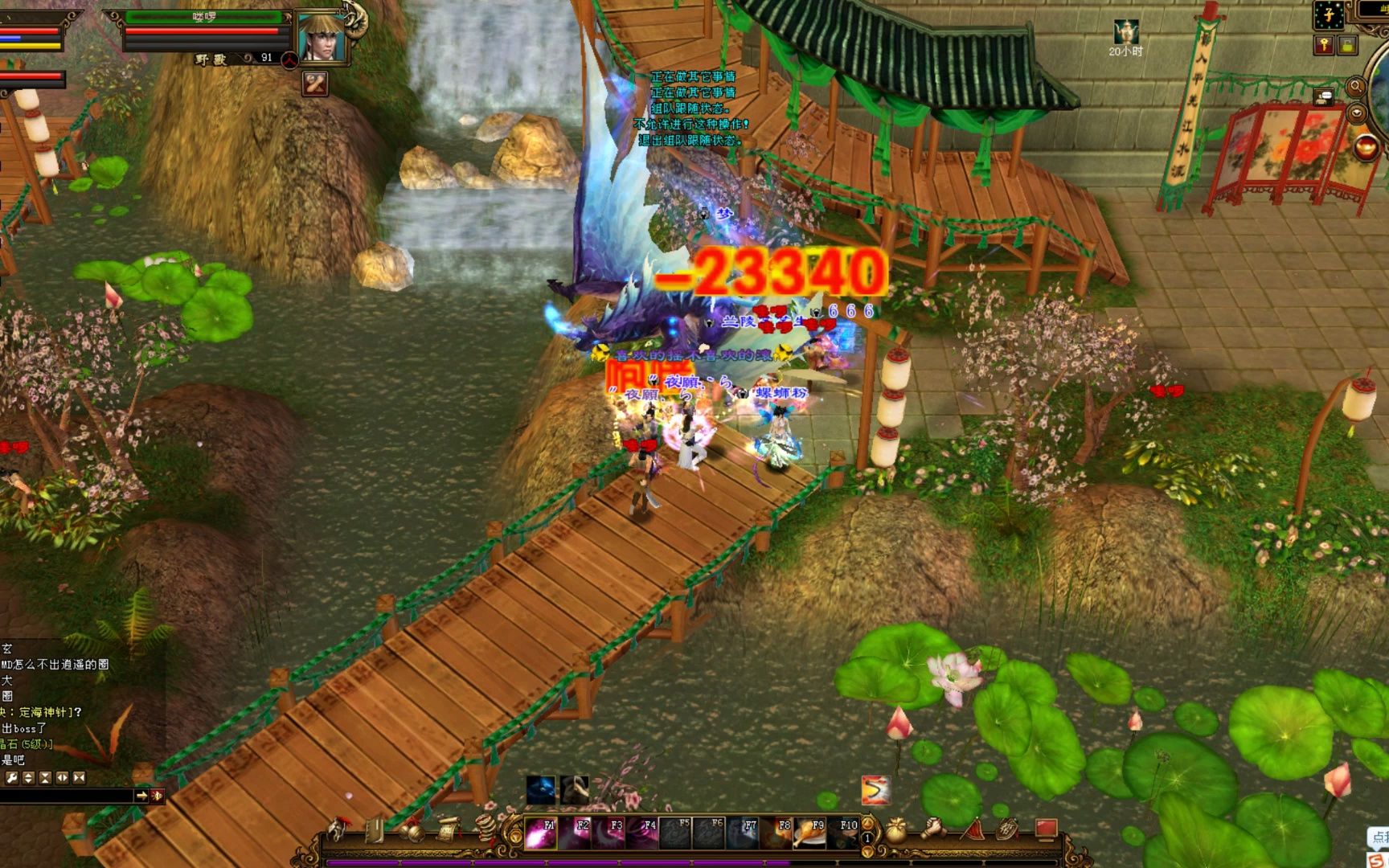Open the shield icon on the bottom bar

[1008, 829]
